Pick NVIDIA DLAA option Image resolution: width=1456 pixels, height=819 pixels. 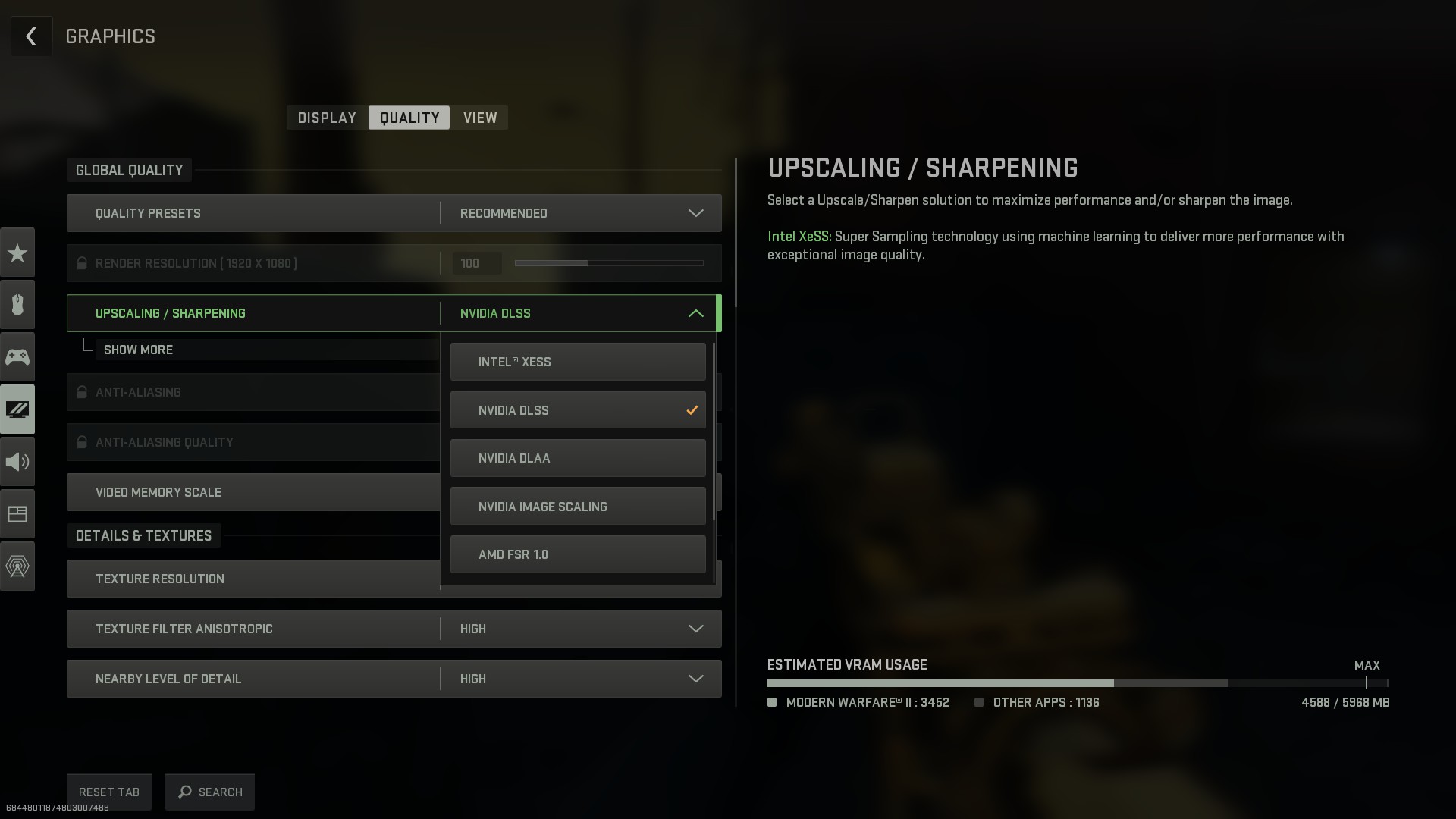pyautogui.click(x=577, y=458)
